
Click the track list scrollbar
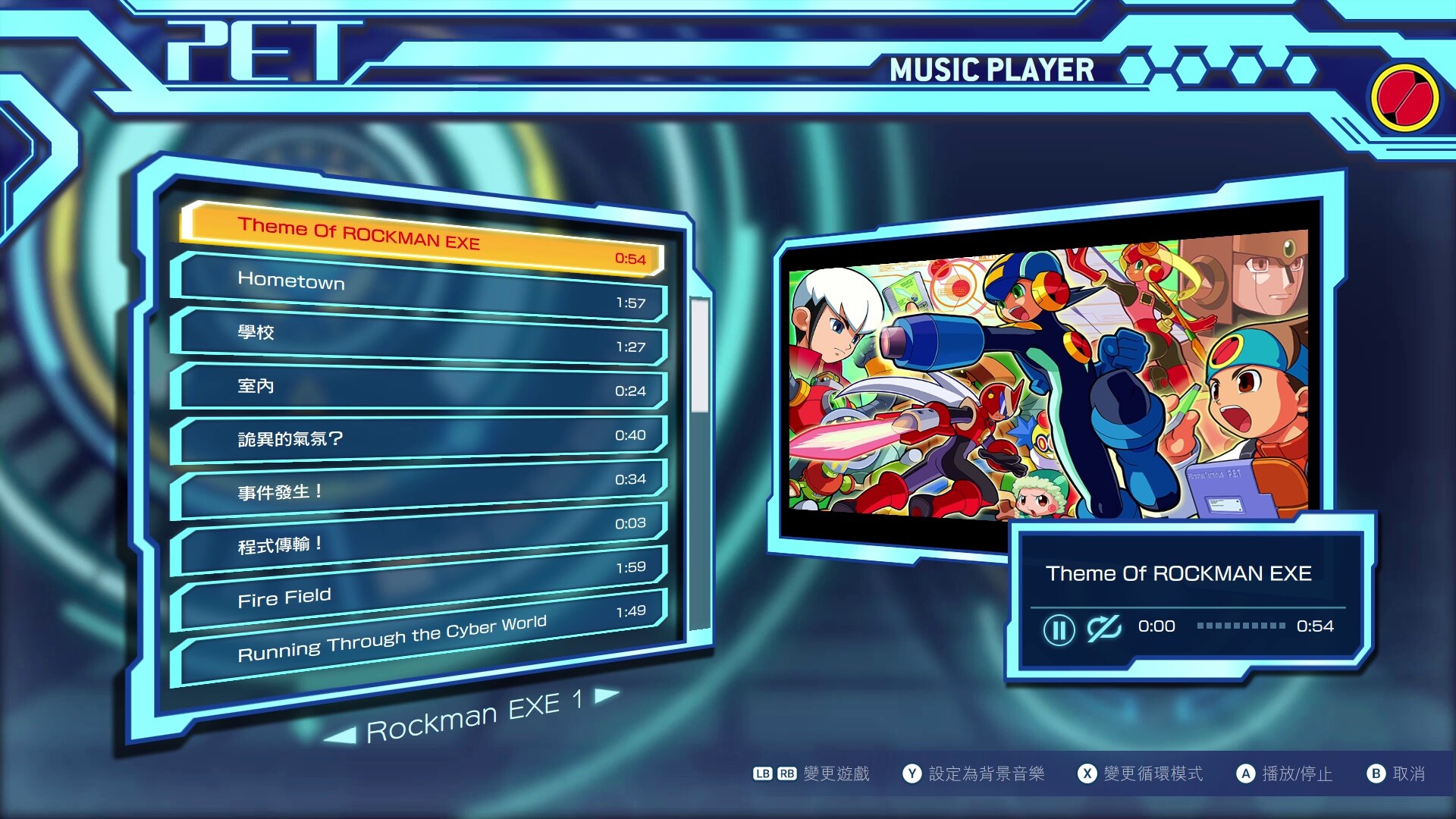pos(699,356)
